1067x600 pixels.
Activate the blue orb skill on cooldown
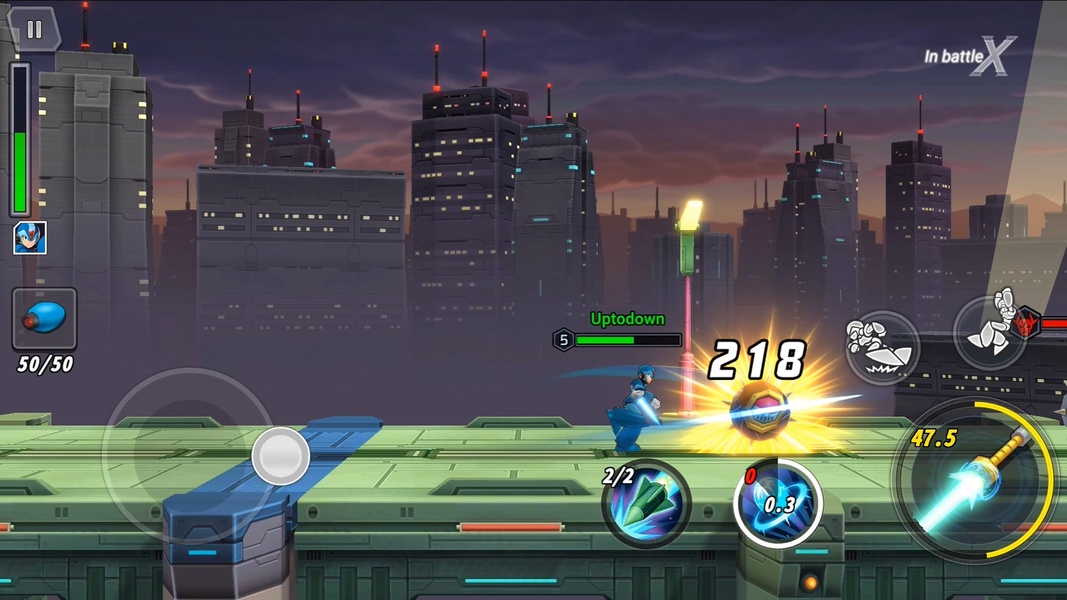point(778,503)
